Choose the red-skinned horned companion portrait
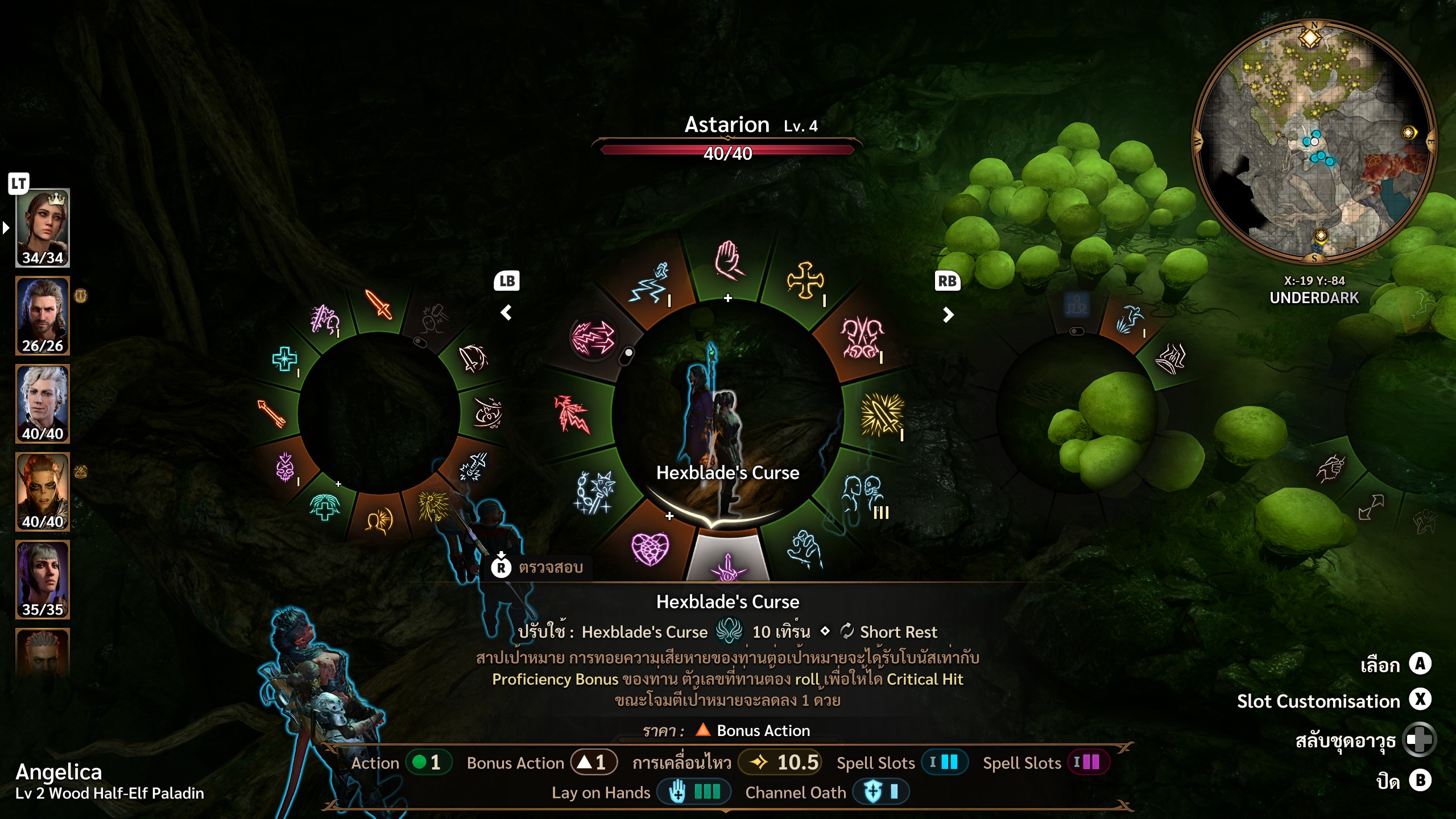 coord(43,492)
